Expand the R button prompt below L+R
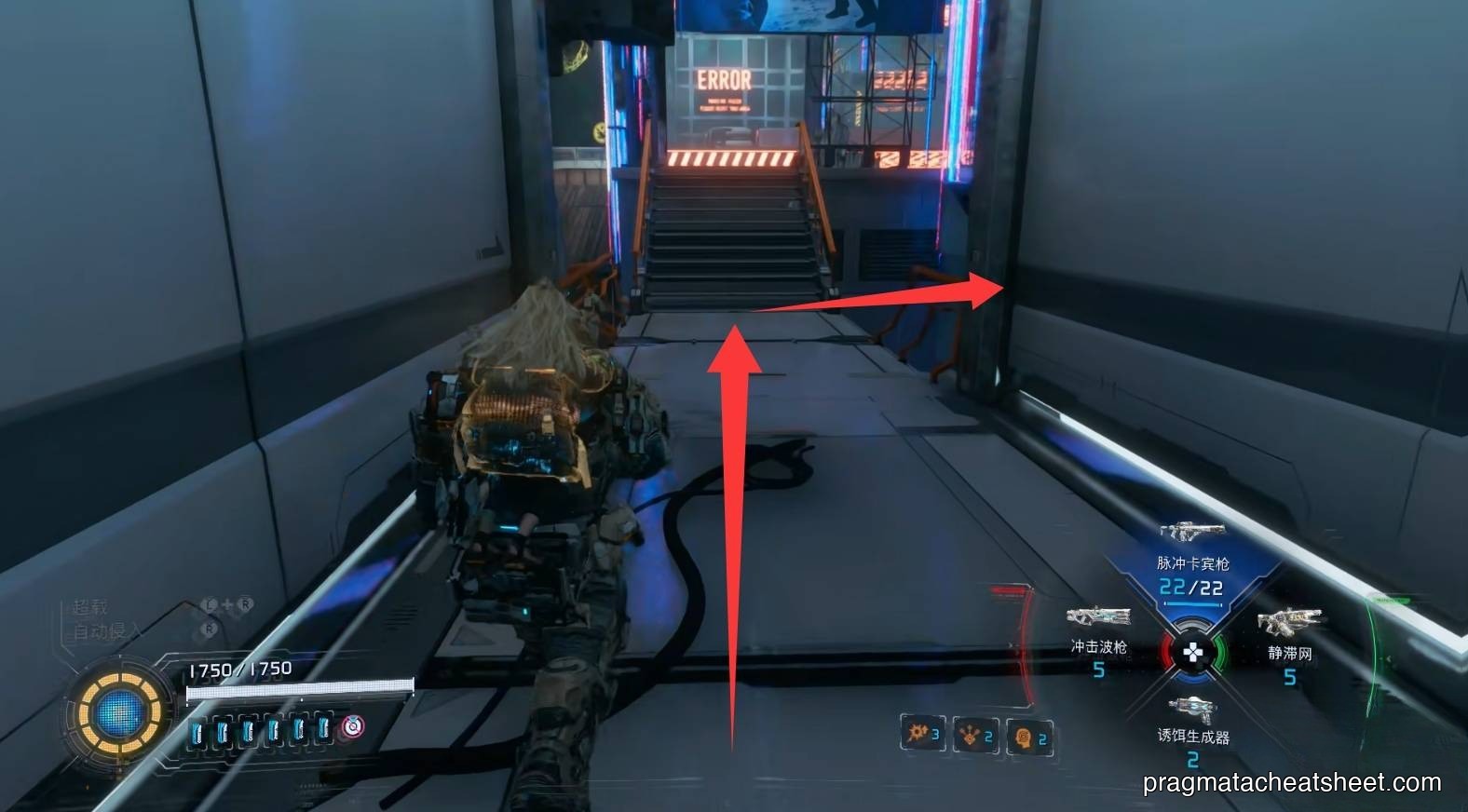The width and height of the screenshot is (1468, 812). click(x=210, y=629)
